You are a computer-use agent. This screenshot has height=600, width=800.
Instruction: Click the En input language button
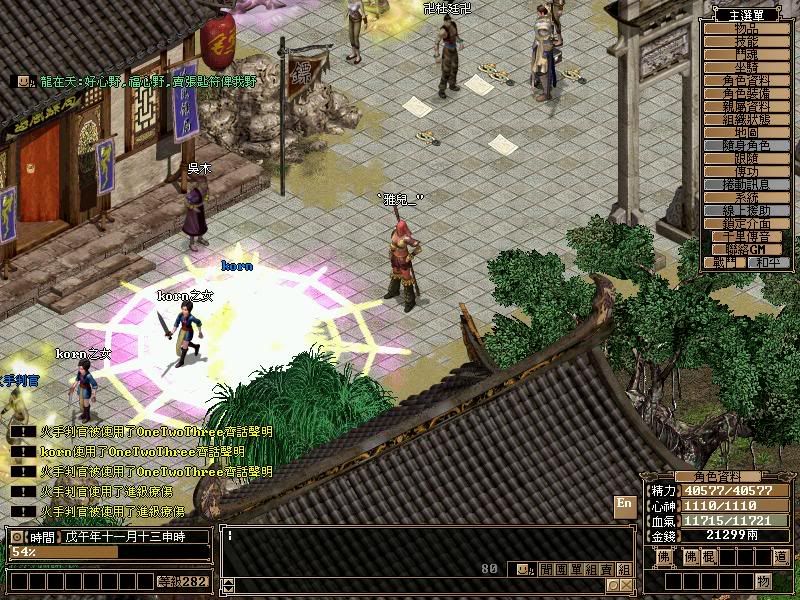(624, 505)
